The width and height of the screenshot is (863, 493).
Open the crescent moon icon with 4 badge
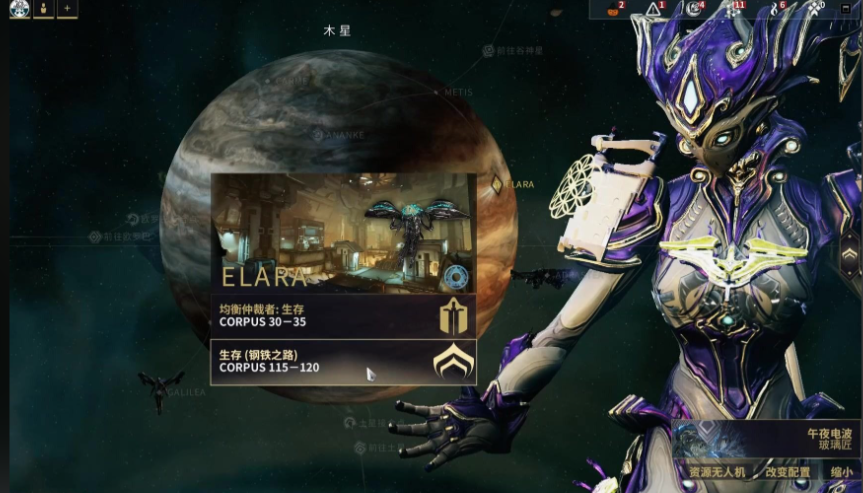[692, 10]
